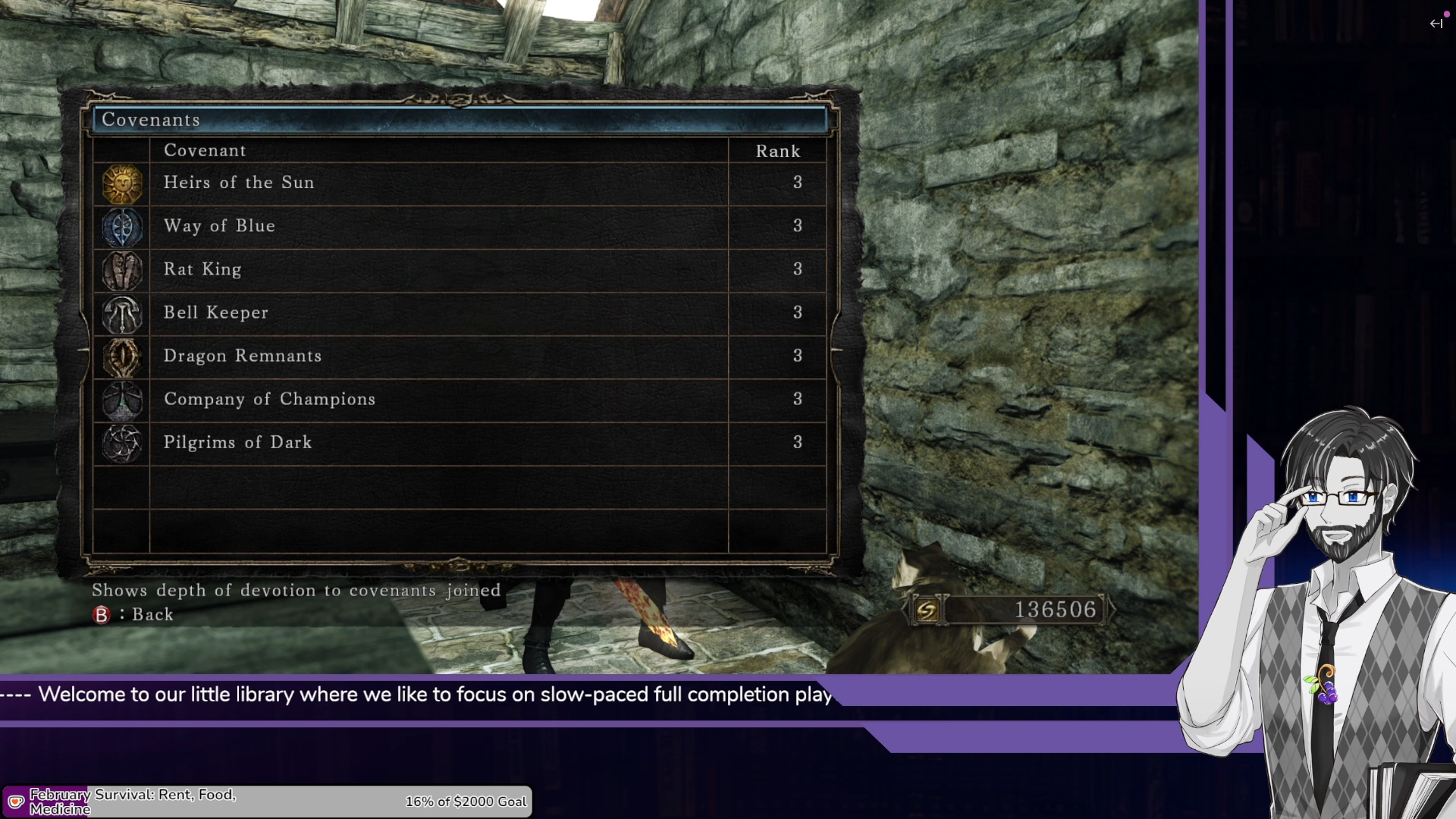Open the February Survival donation goal bar
1456x819 pixels.
(267, 802)
